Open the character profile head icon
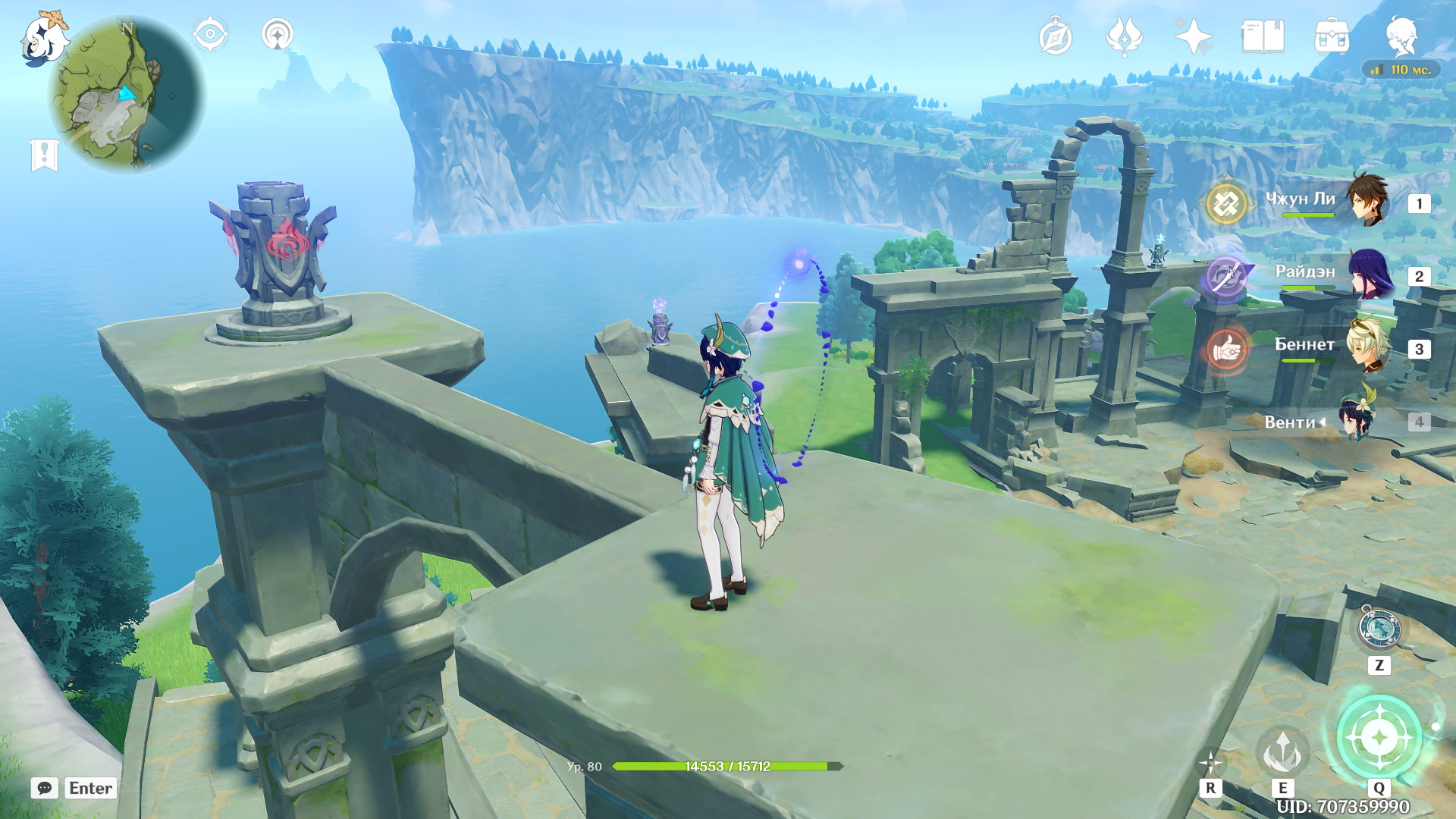Screen dimensions: 1456x819 point(1401,36)
